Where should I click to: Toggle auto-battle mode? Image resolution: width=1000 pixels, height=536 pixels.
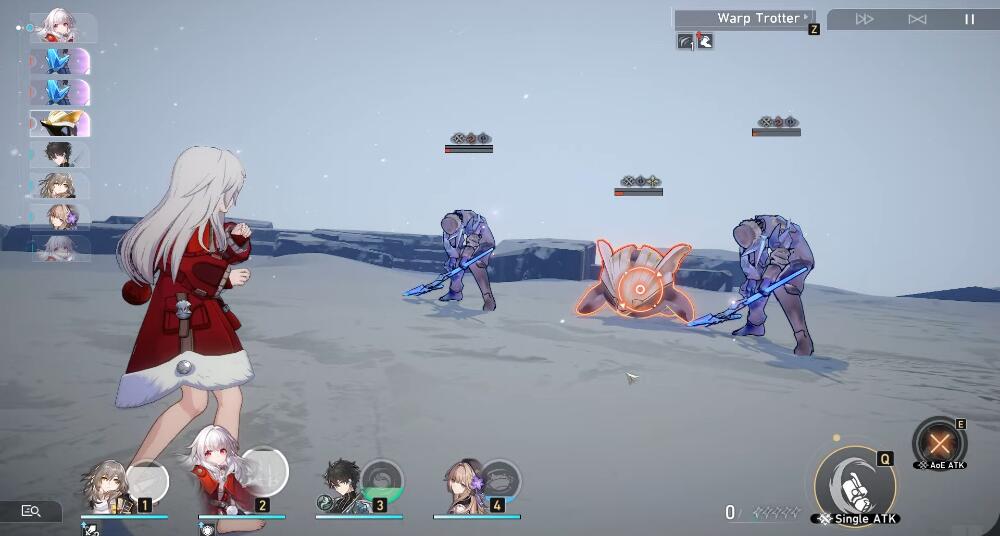pos(917,19)
